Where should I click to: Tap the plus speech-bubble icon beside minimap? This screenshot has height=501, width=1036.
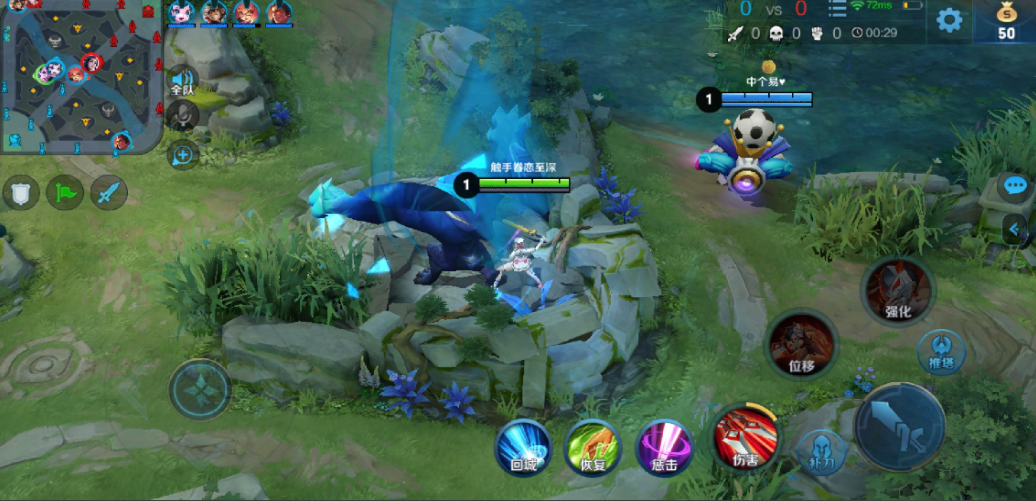[x=183, y=154]
